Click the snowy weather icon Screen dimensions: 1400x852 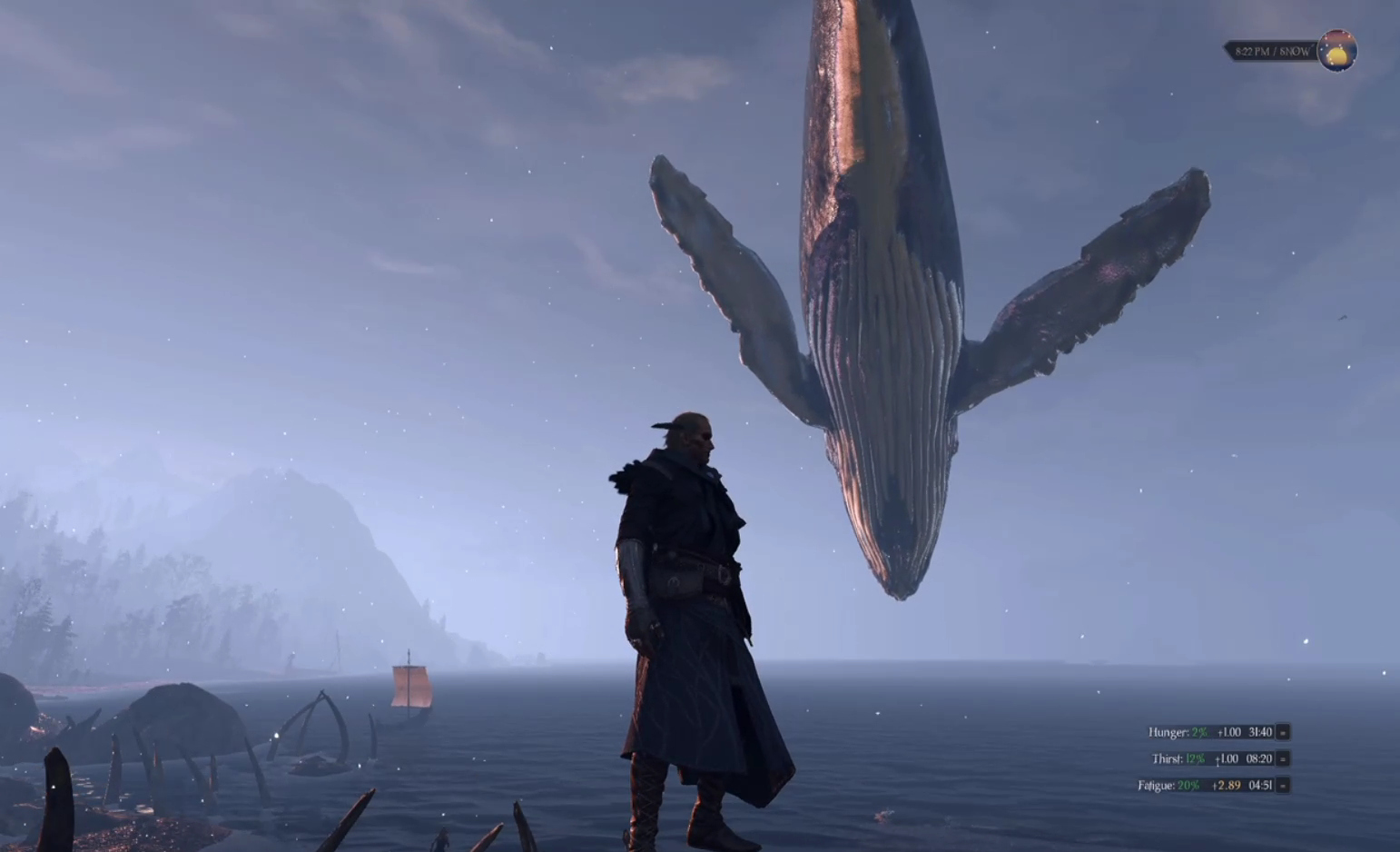(1336, 51)
